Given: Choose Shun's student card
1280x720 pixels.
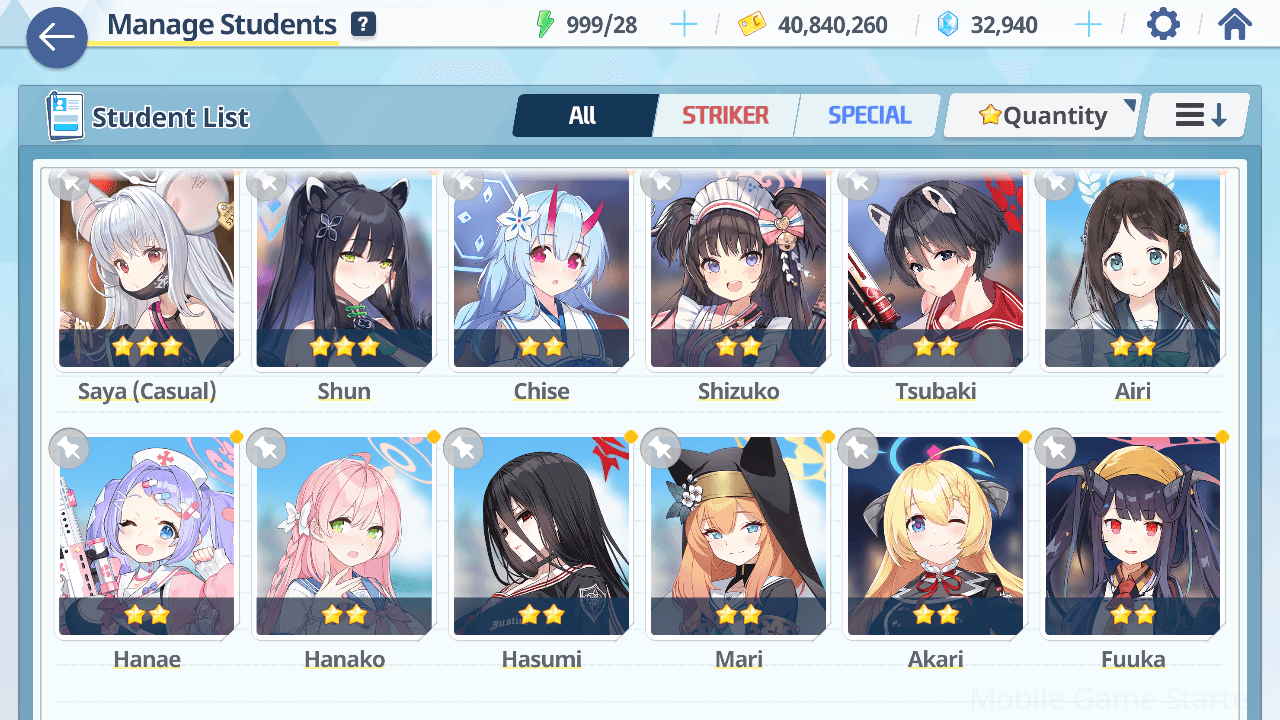Looking at the screenshot, I should click(344, 270).
